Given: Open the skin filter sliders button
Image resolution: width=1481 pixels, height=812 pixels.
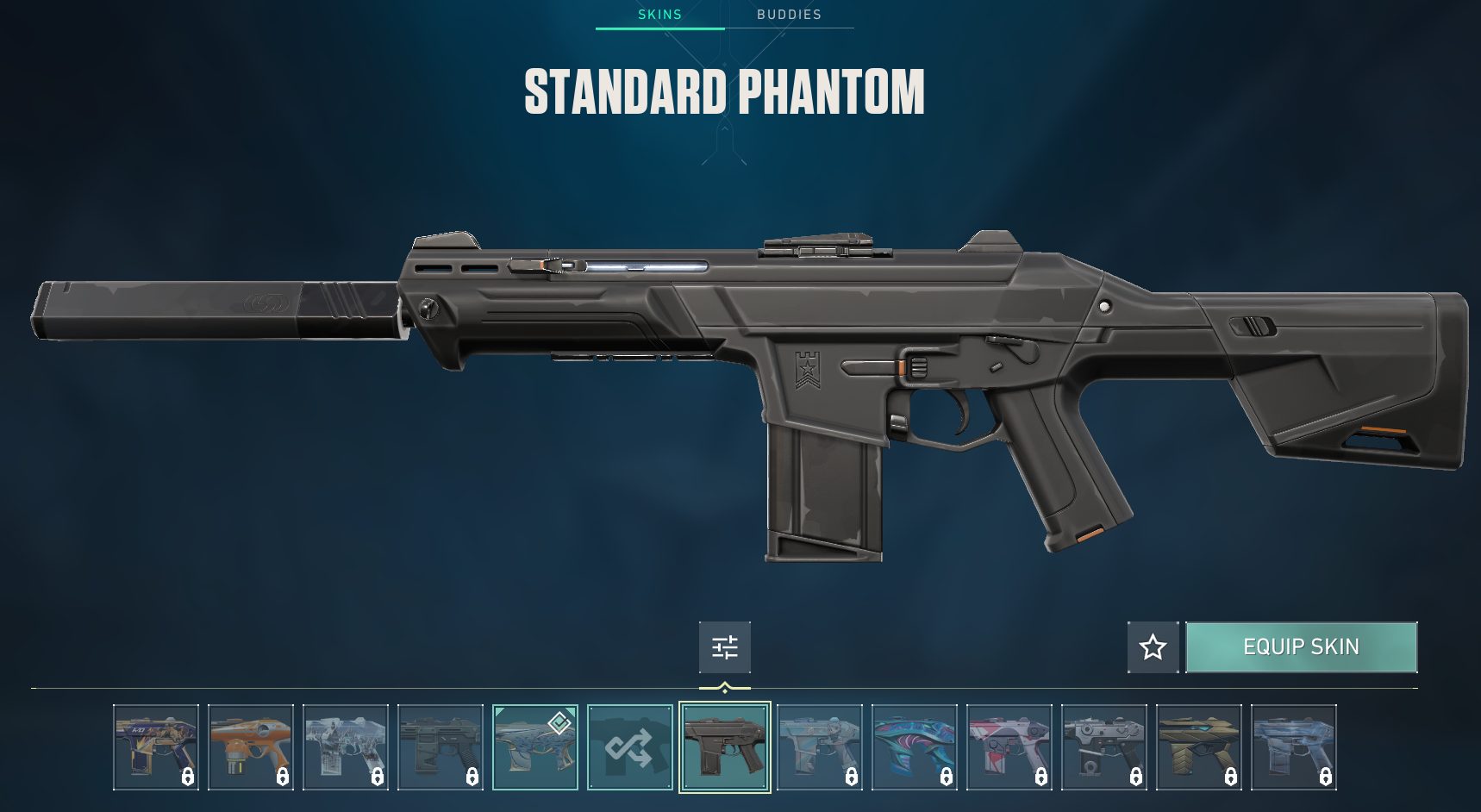Looking at the screenshot, I should 724,647.
